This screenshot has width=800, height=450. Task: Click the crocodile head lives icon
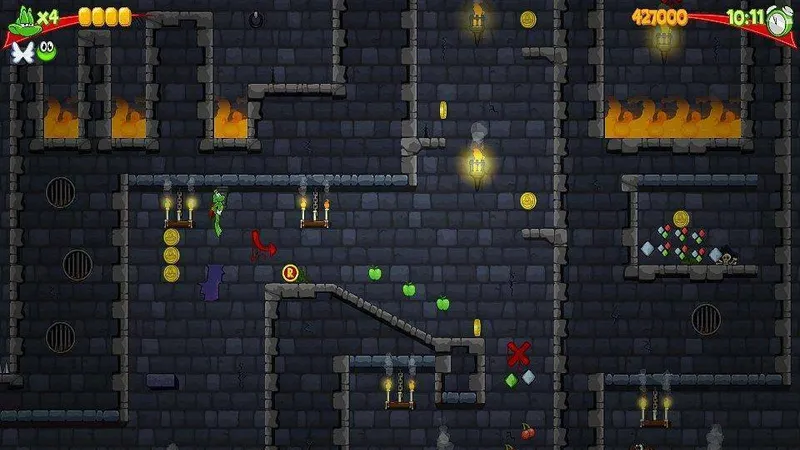[x=22, y=18]
